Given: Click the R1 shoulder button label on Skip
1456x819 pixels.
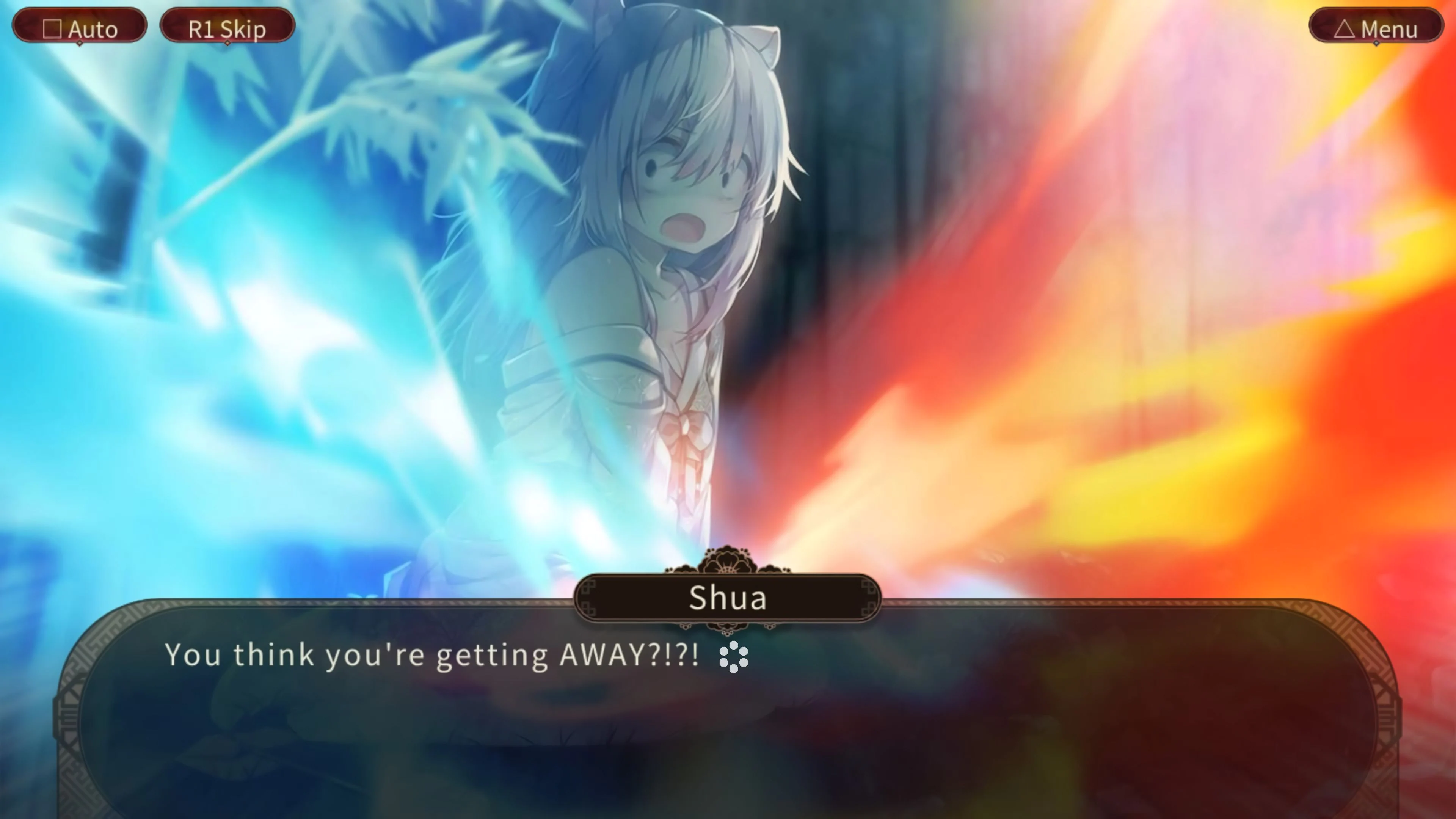Looking at the screenshot, I should (x=202, y=28).
